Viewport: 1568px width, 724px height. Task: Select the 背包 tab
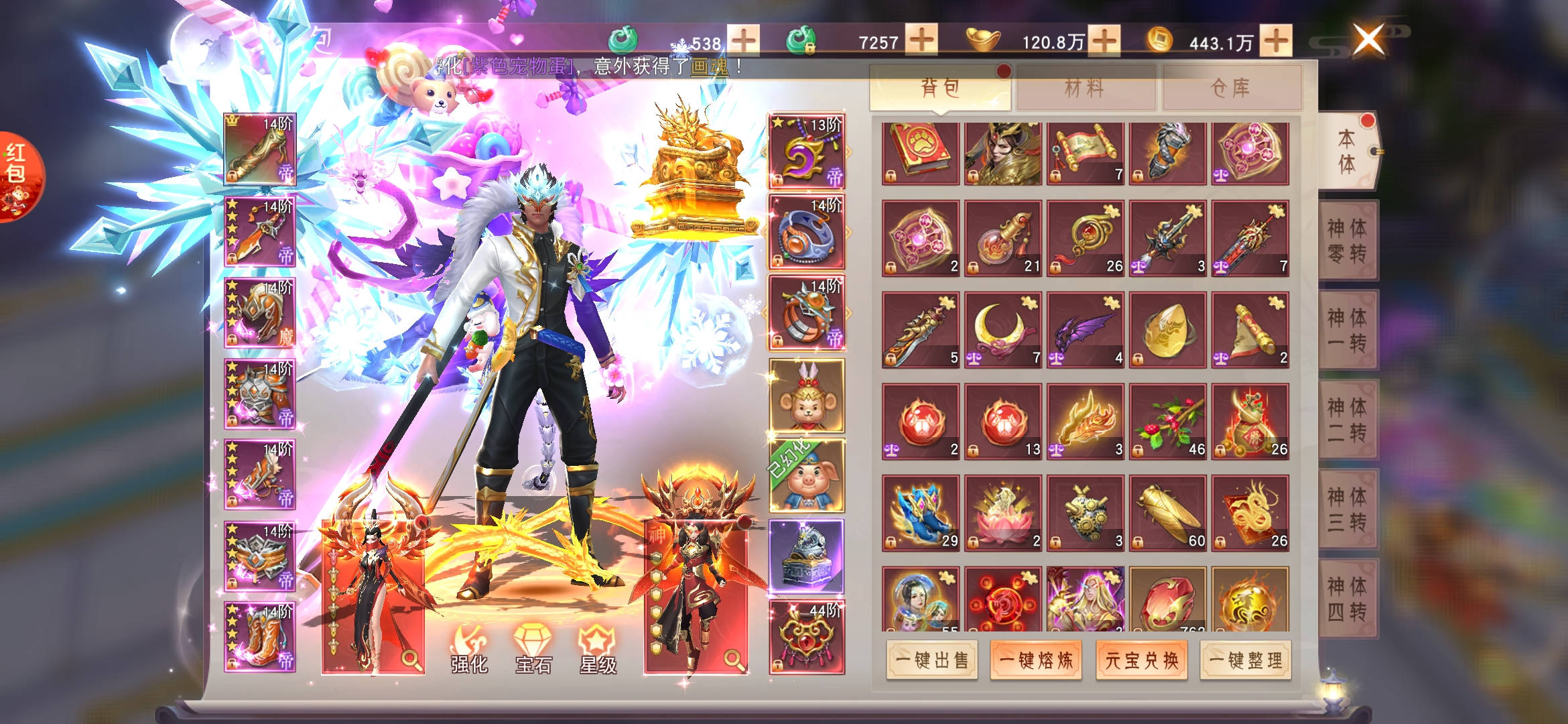pos(940,88)
